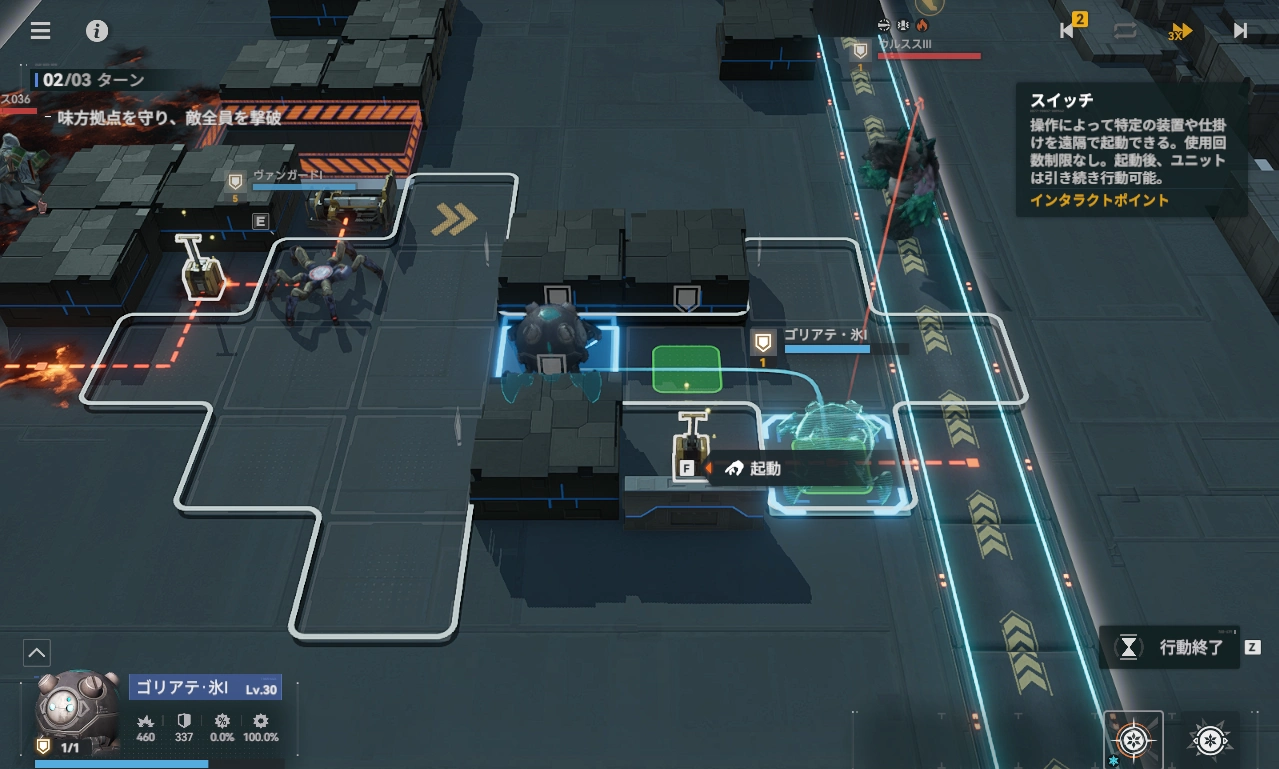Rewind the turn with the undo button

1069,30
